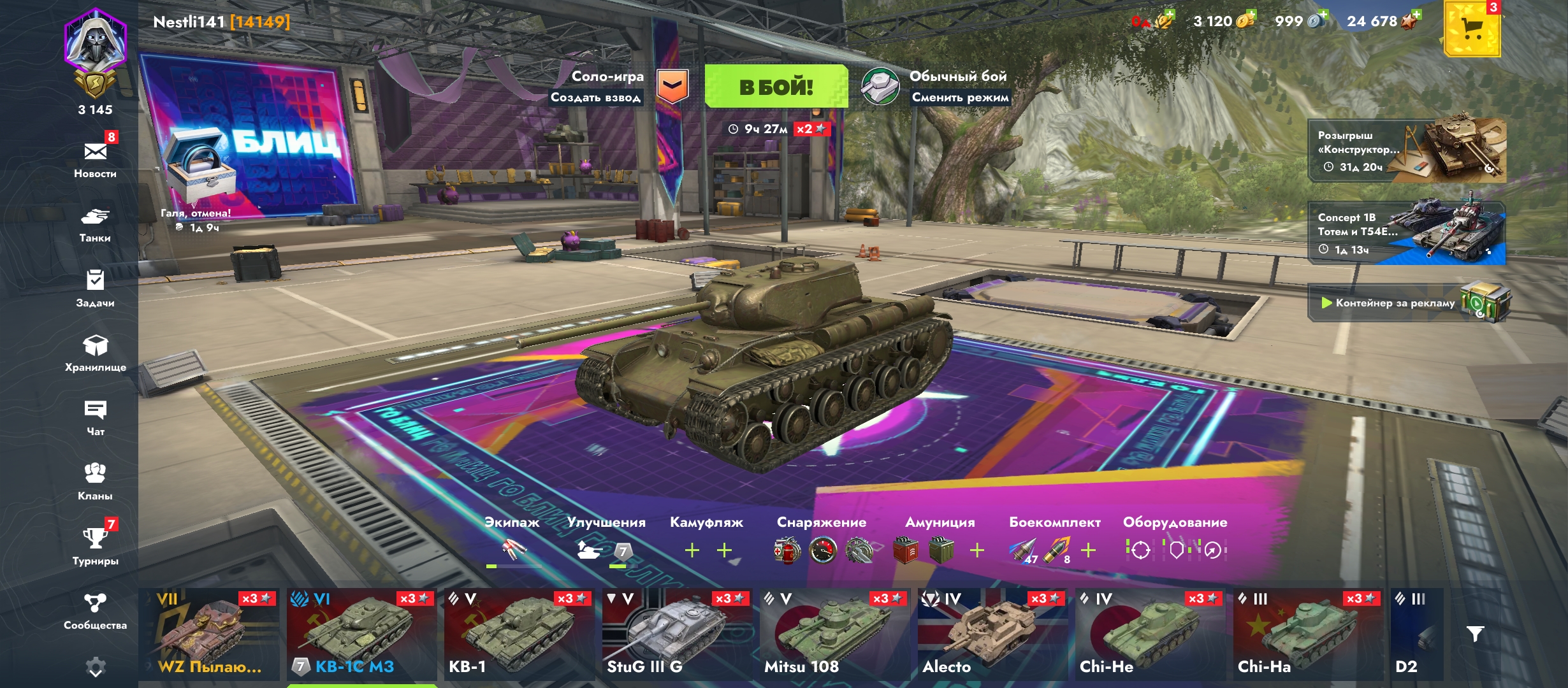Start battle with the В БОЙ! button

pyautogui.click(x=776, y=87)
